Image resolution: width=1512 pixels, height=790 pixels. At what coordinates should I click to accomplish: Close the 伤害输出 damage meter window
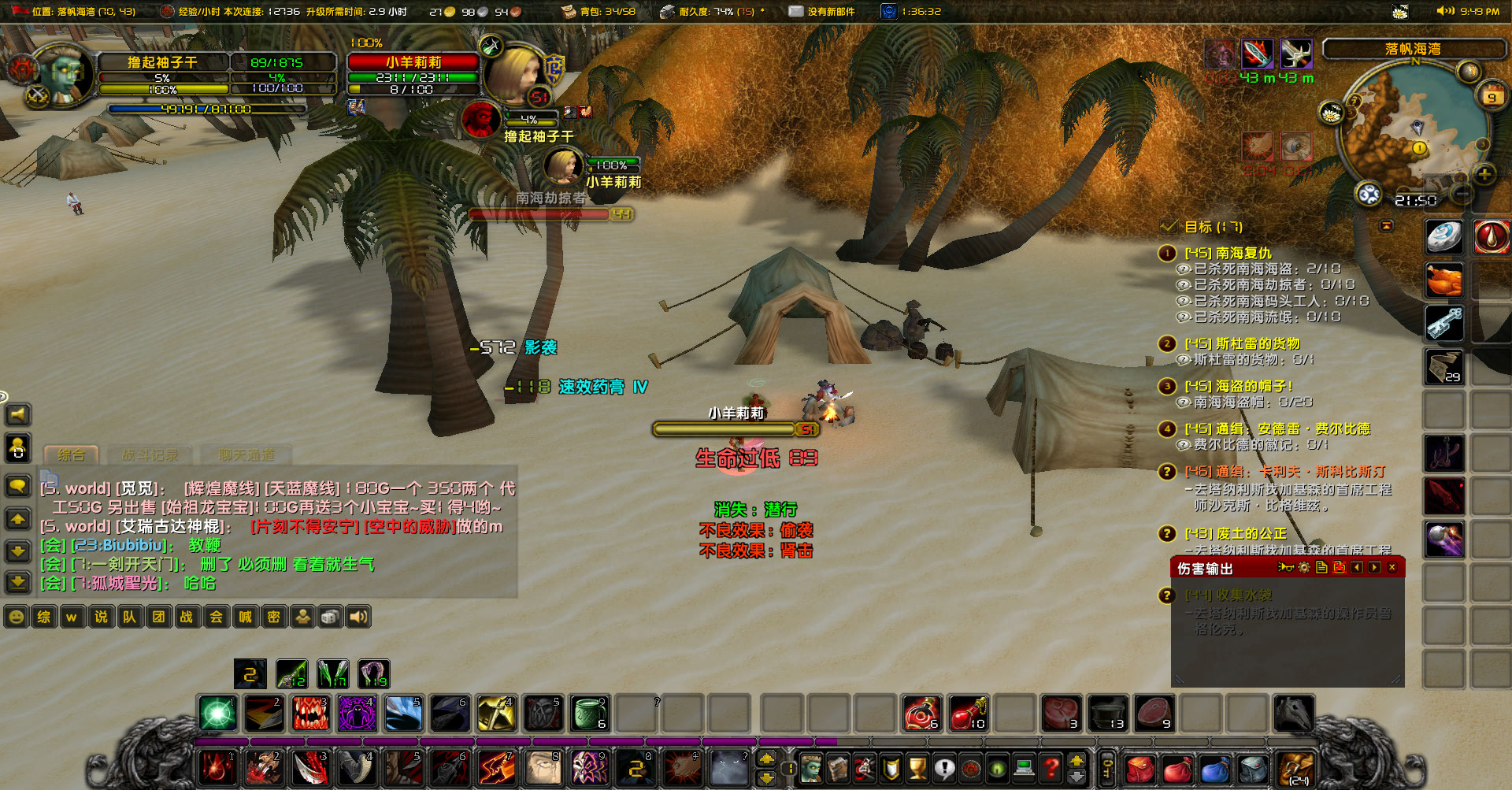pyautogui.click(x=1392, y=568)
